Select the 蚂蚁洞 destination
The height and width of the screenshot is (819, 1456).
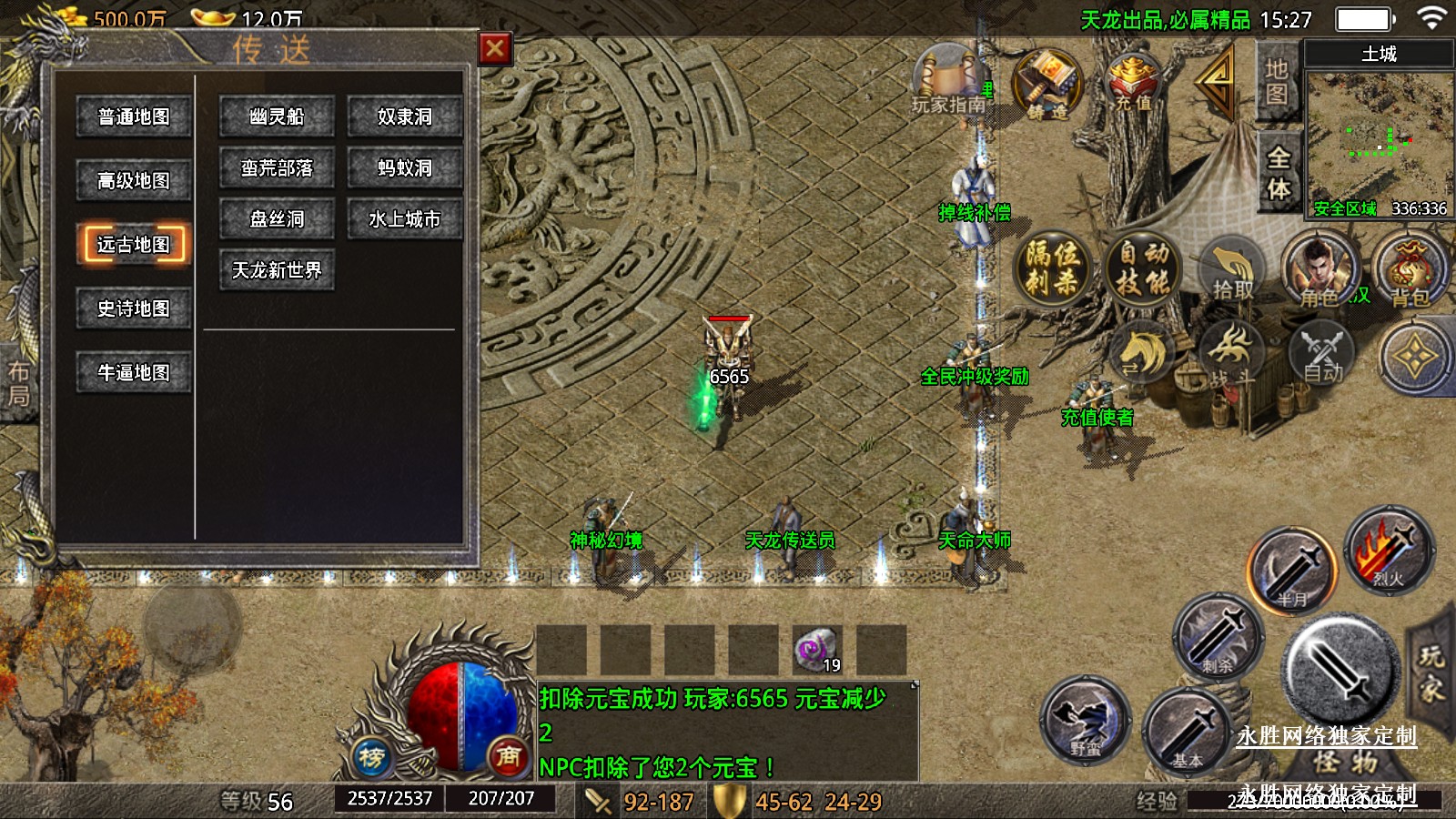coord(405,168)
